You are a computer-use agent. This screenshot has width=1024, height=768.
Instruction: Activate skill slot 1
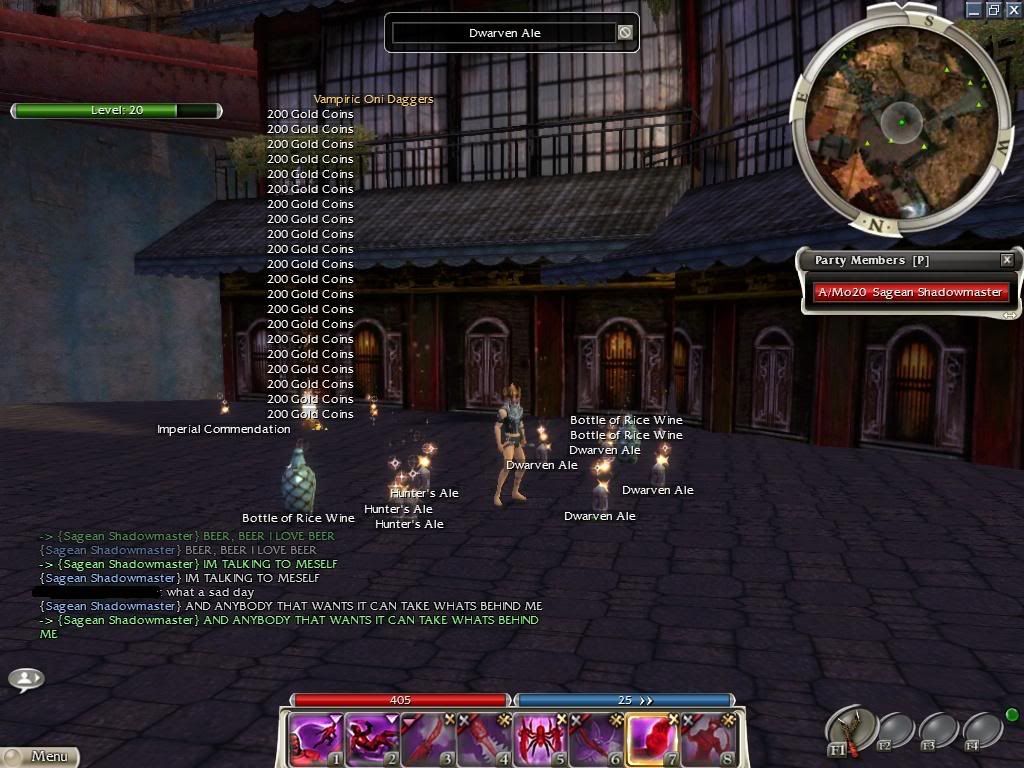pyautogui.click(x=314, y=738)
